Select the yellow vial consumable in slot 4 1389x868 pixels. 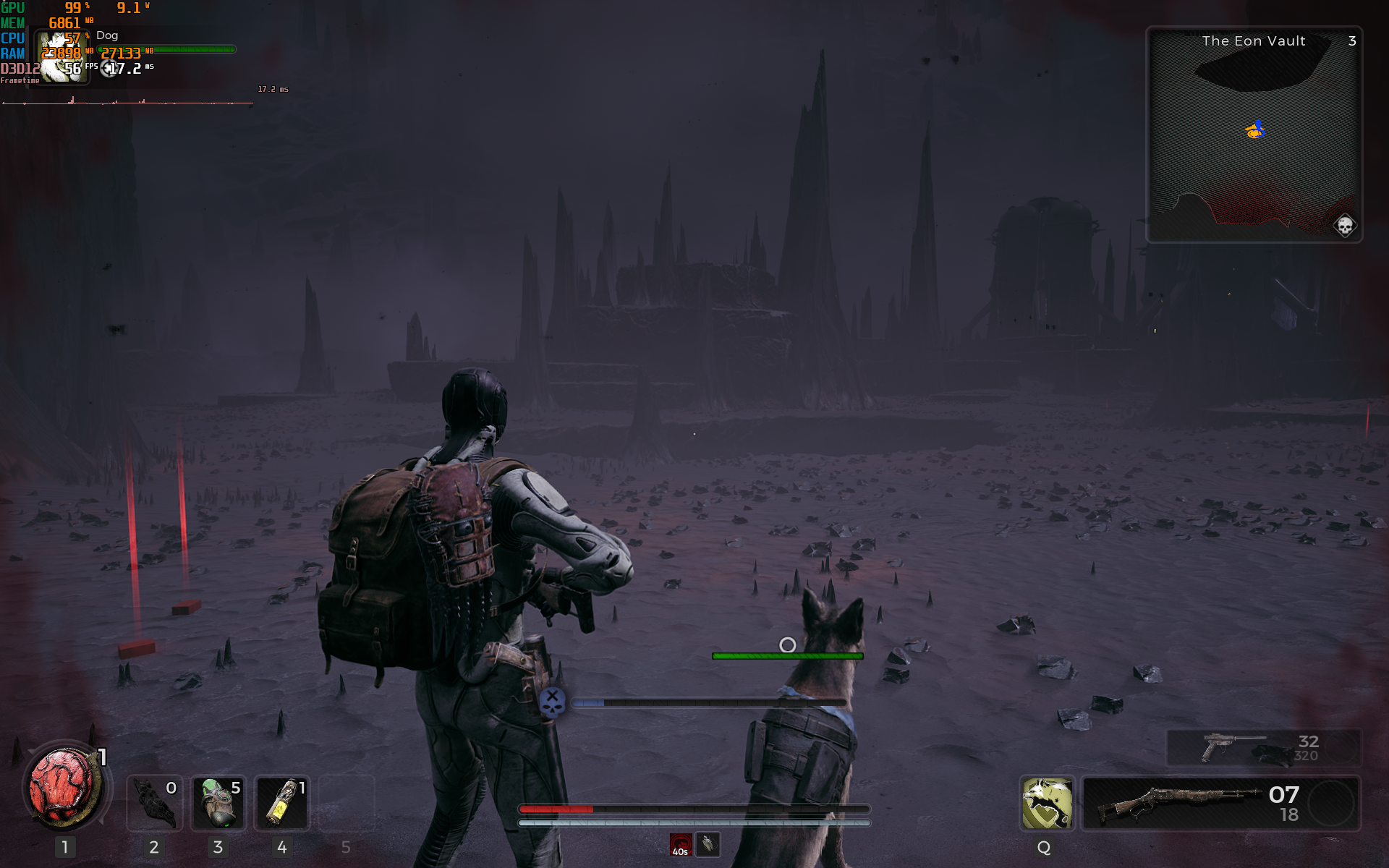click(282, 803)
